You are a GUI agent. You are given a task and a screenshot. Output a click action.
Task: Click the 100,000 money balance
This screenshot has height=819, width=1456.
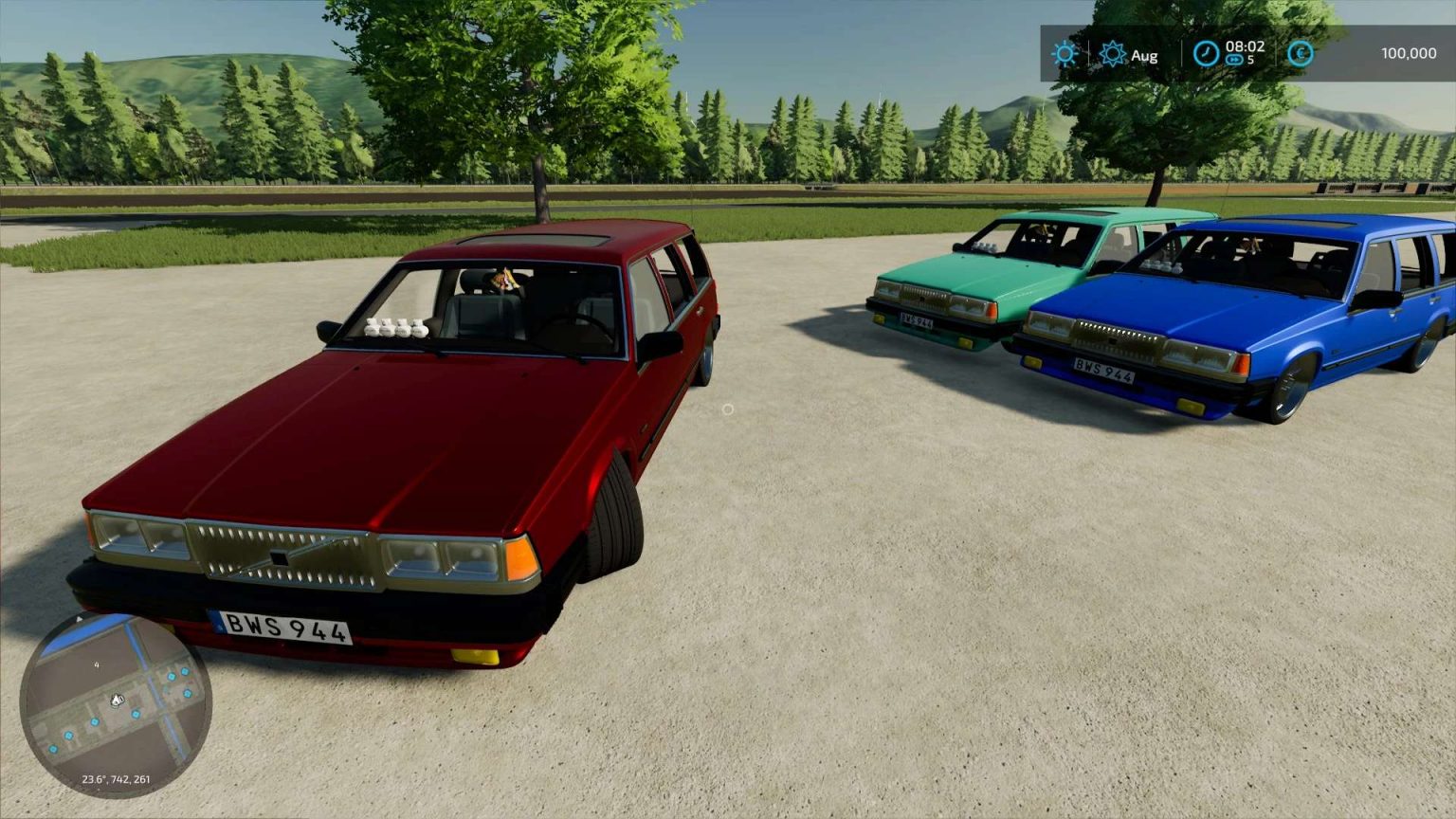[1409, 54]
